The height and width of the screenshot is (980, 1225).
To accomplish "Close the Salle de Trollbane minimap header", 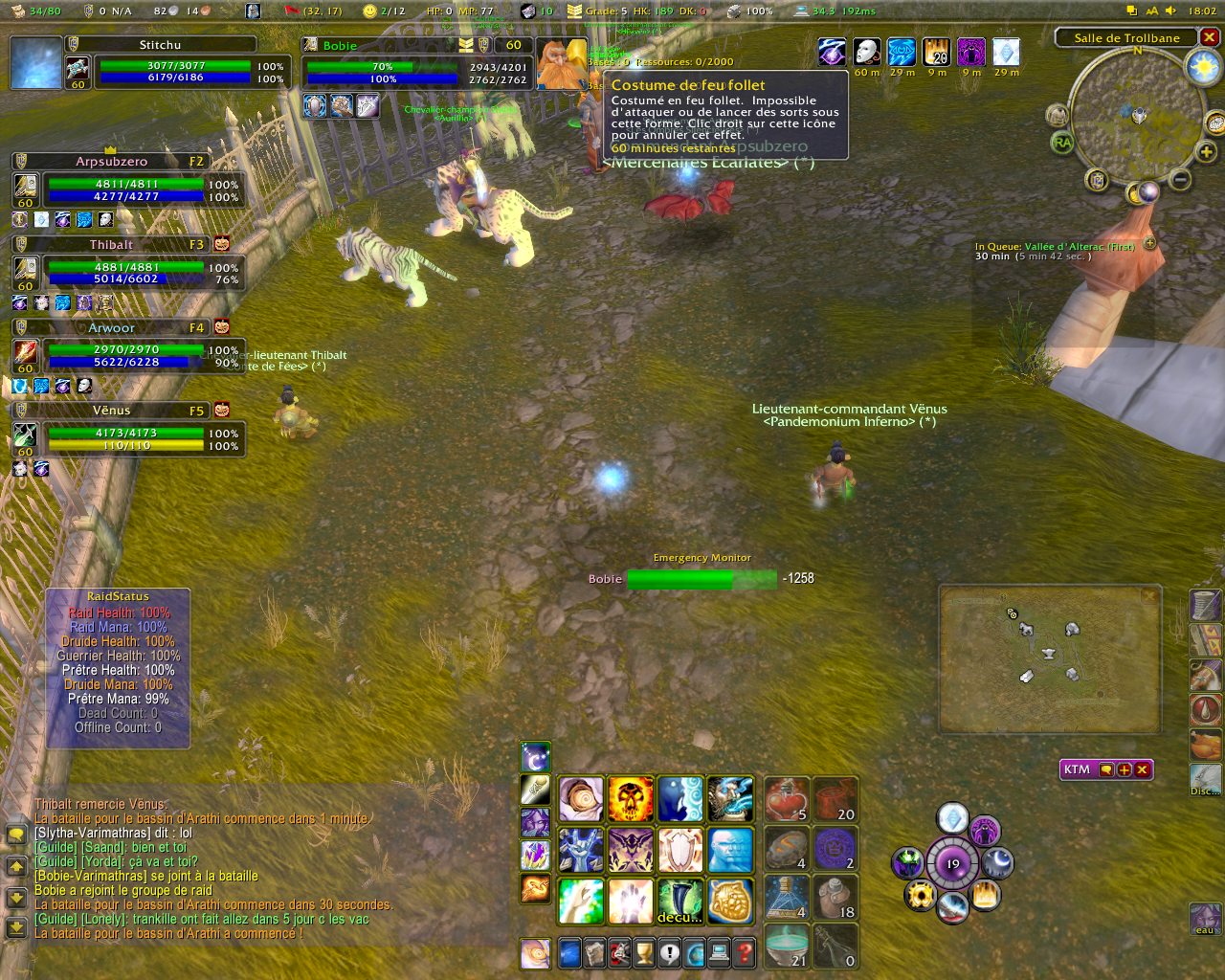I will [1210, 37].
